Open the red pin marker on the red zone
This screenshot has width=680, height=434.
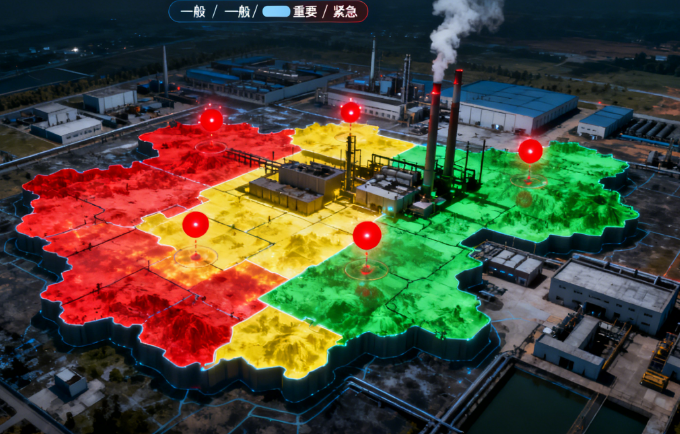pyautogui.click(x=211, y=120)
